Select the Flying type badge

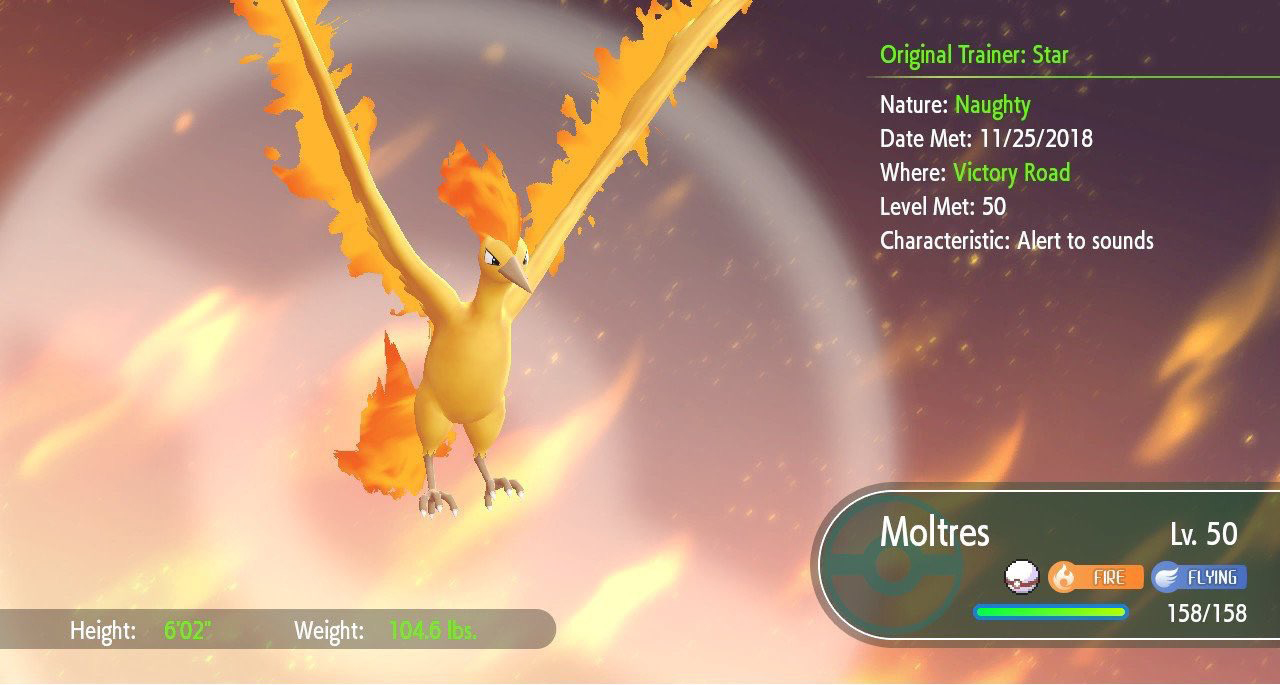point(1199,577)
